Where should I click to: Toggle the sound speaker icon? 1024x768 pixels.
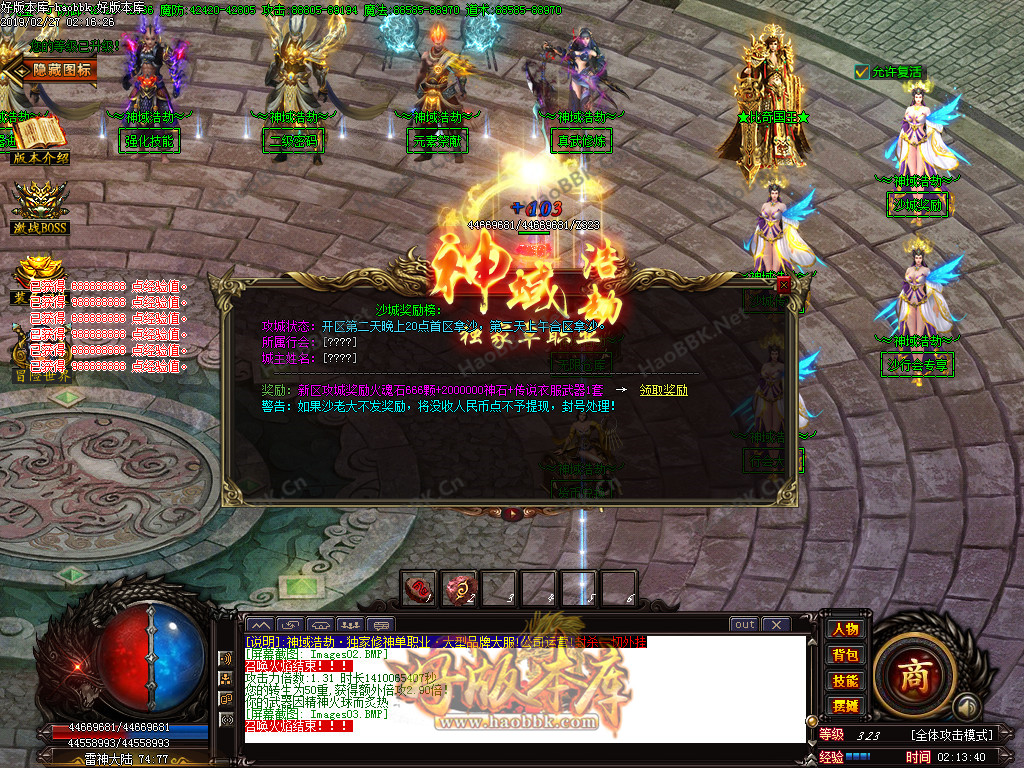pos(227,659)
